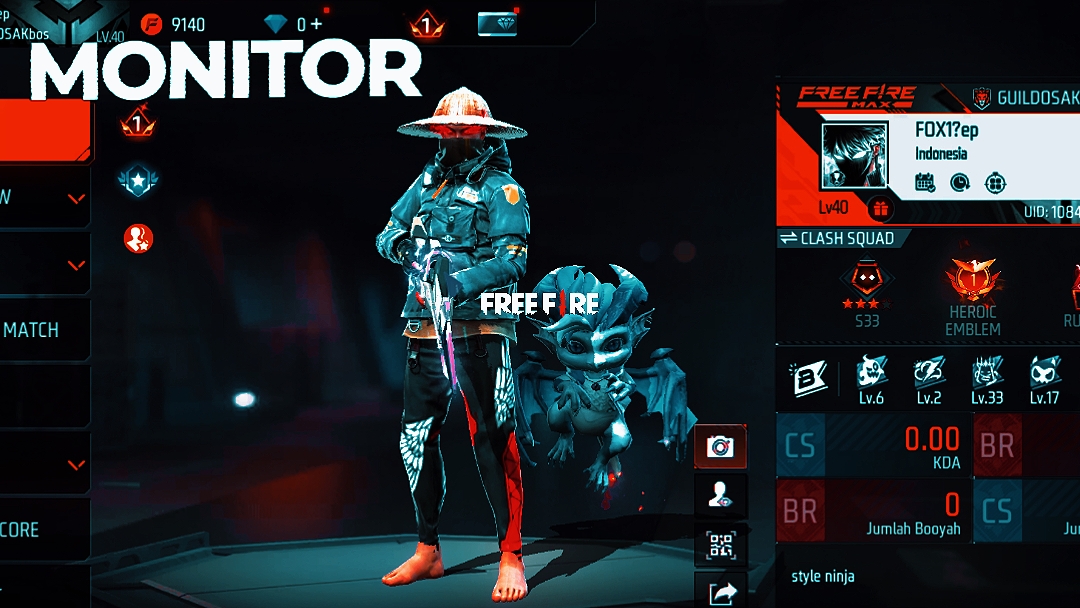1080x608 pixels.
Task: View the Heroic Emblem badge
Action: point(973,288)
